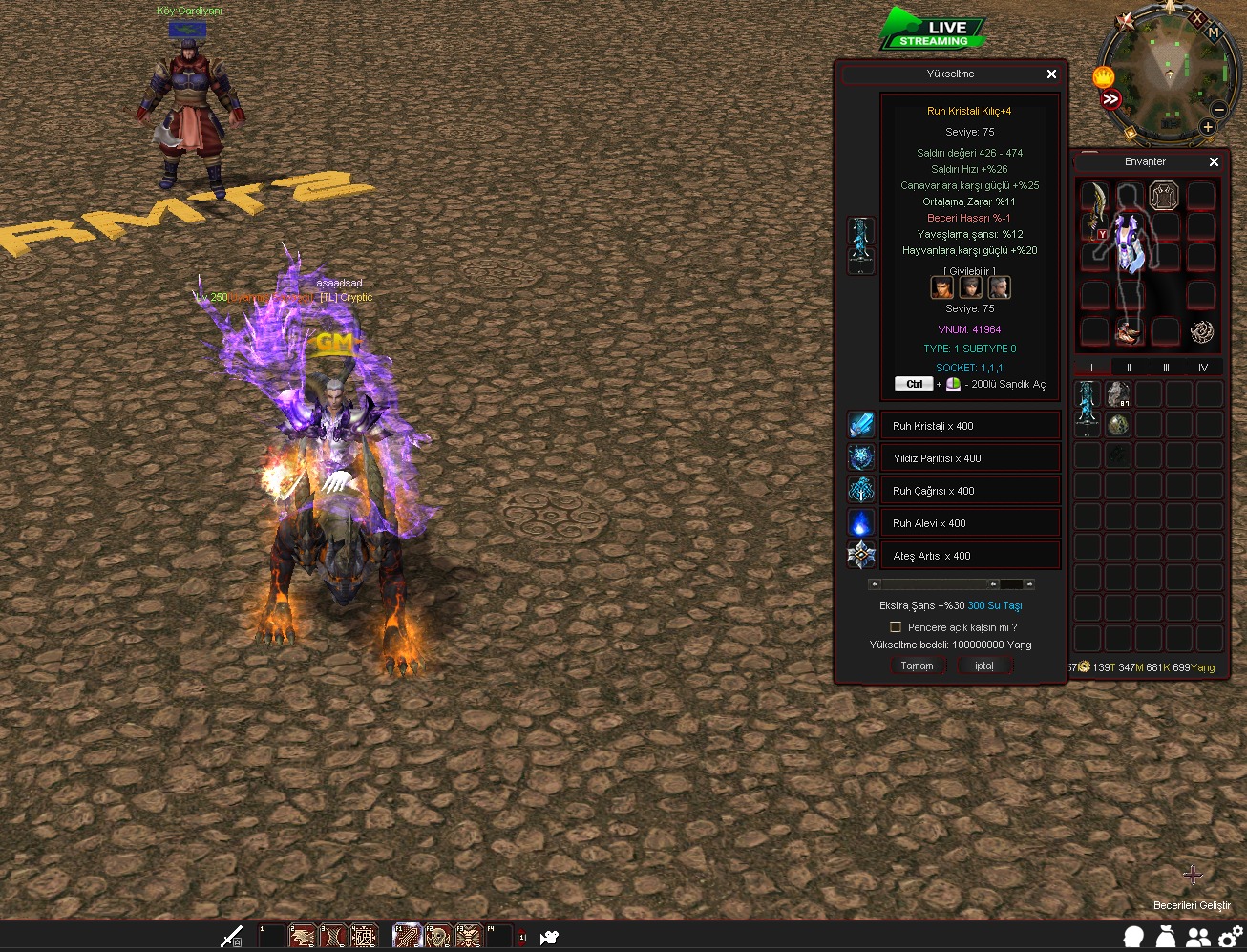Screen dimensions: 1247x952
Task: Tick the 'Pencere açık kalsın mı ?' checkbox
Action: click(896, 627)
